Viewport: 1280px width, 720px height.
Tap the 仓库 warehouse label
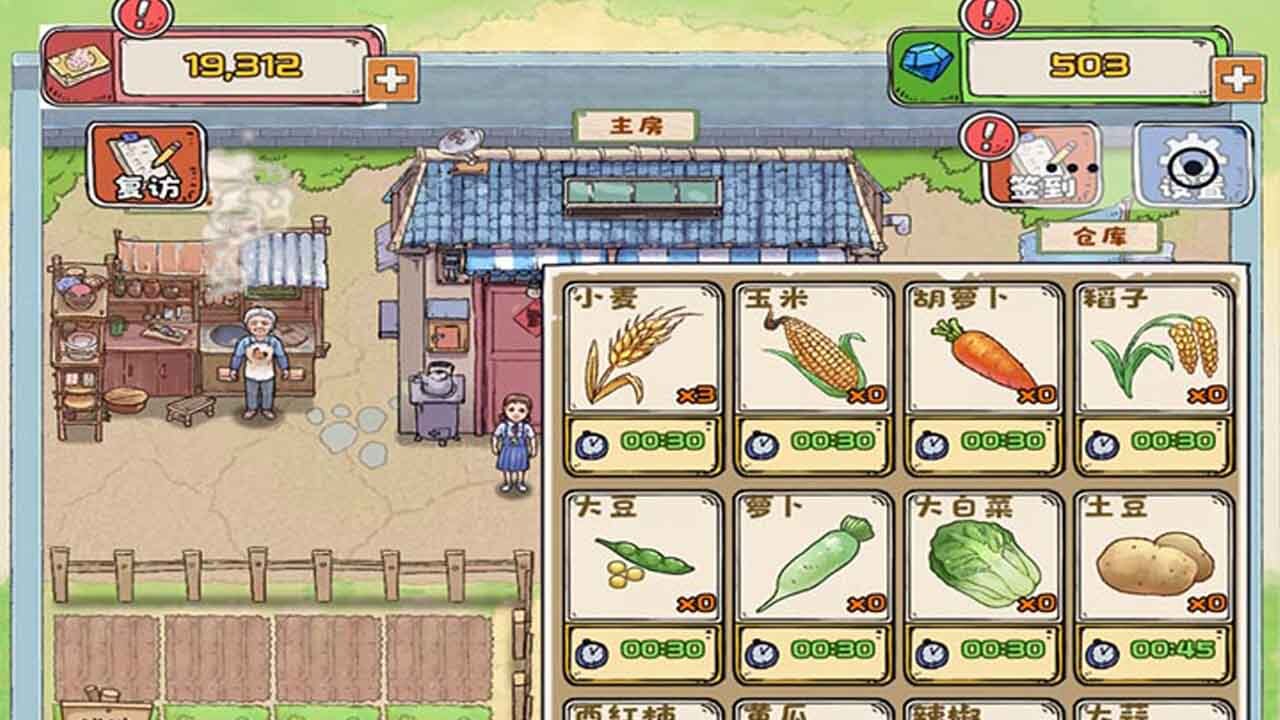click(1098, 237)
